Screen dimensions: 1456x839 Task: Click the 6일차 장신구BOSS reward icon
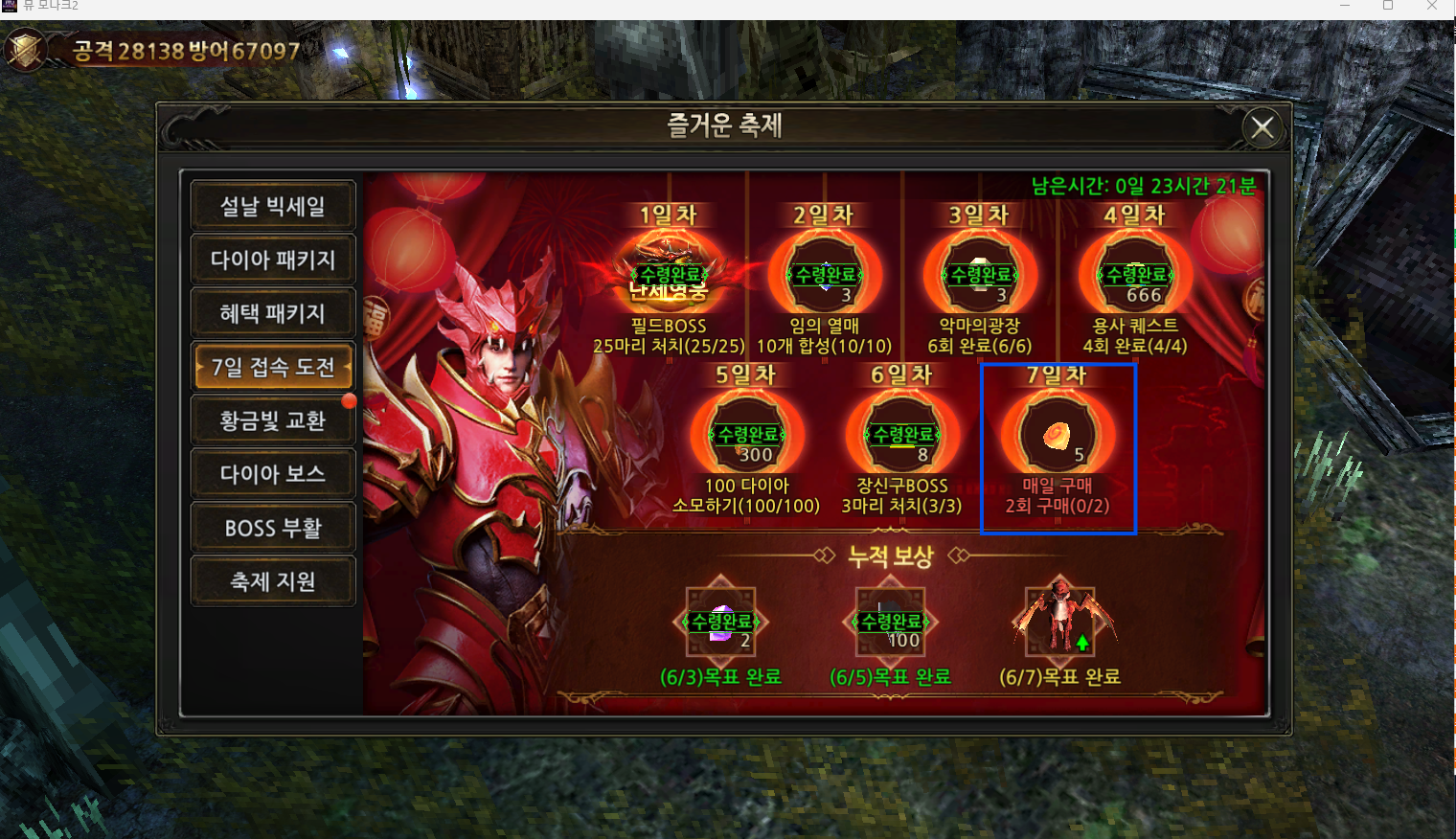[902, 435]
